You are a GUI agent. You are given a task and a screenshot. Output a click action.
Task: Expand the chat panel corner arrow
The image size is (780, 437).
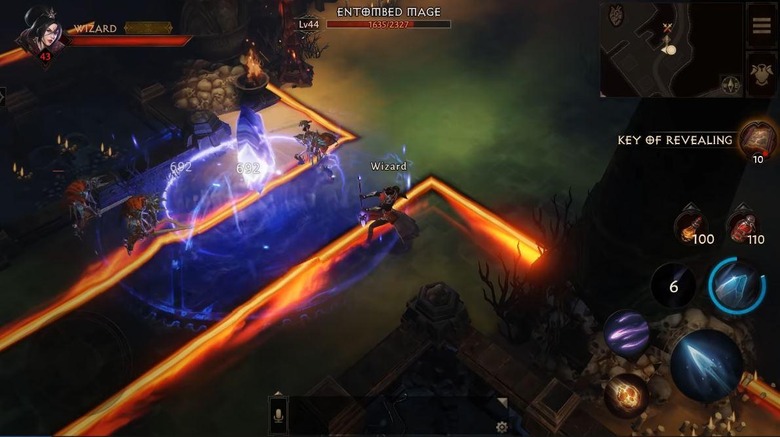[503, 403]
